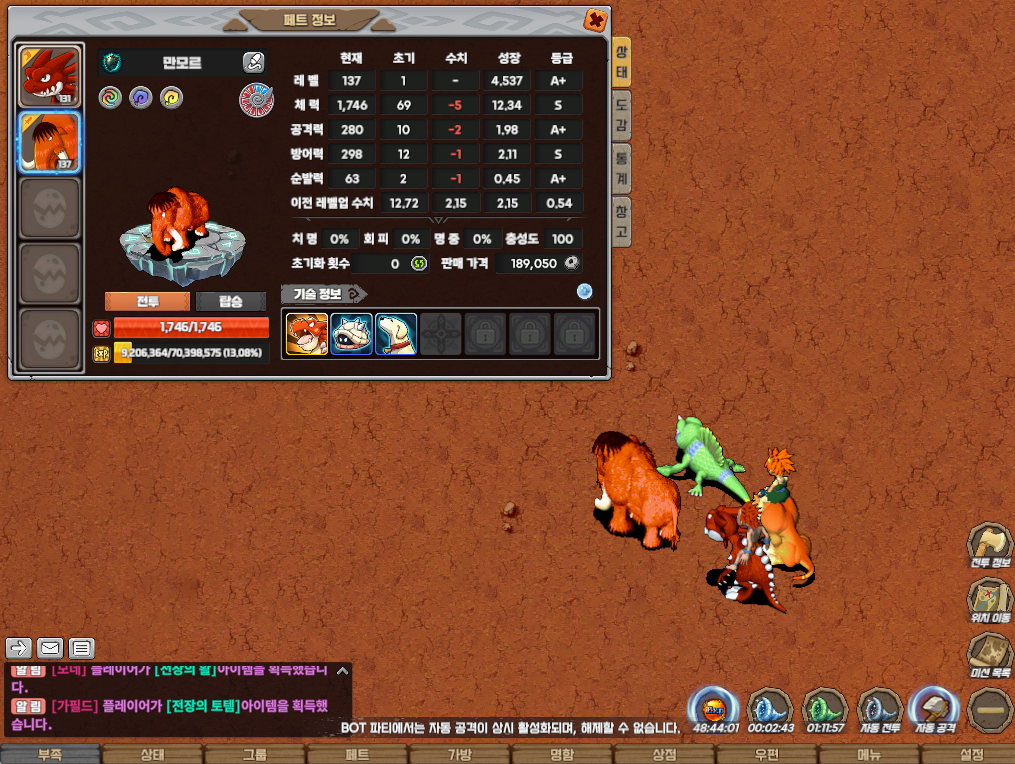This screenshot has height=764, width=1015.
Task: Toggle the 자동 공격 auto attack icon
Action: [932, 709]
